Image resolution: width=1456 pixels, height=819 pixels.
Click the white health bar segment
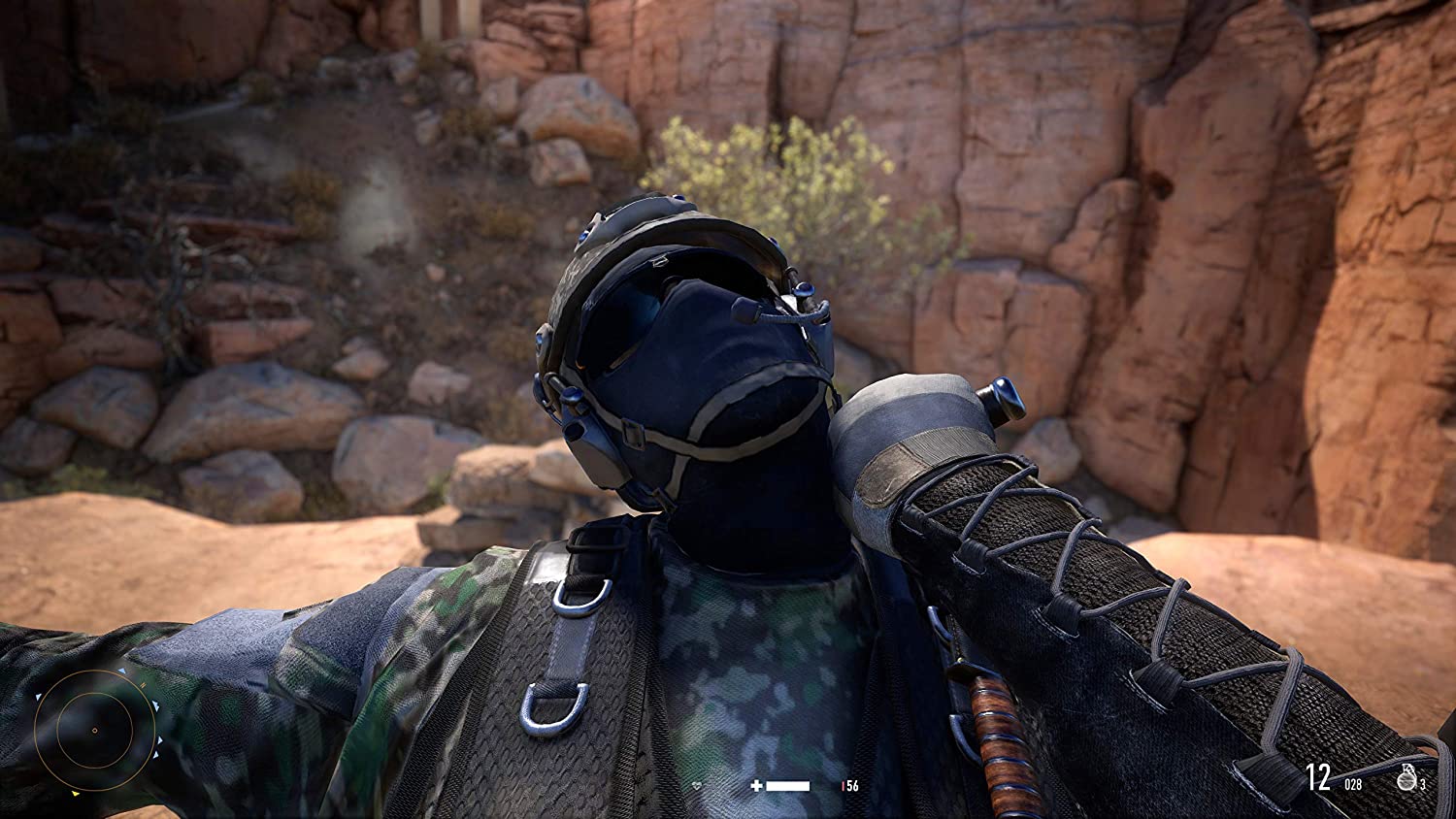pos(788,786)
